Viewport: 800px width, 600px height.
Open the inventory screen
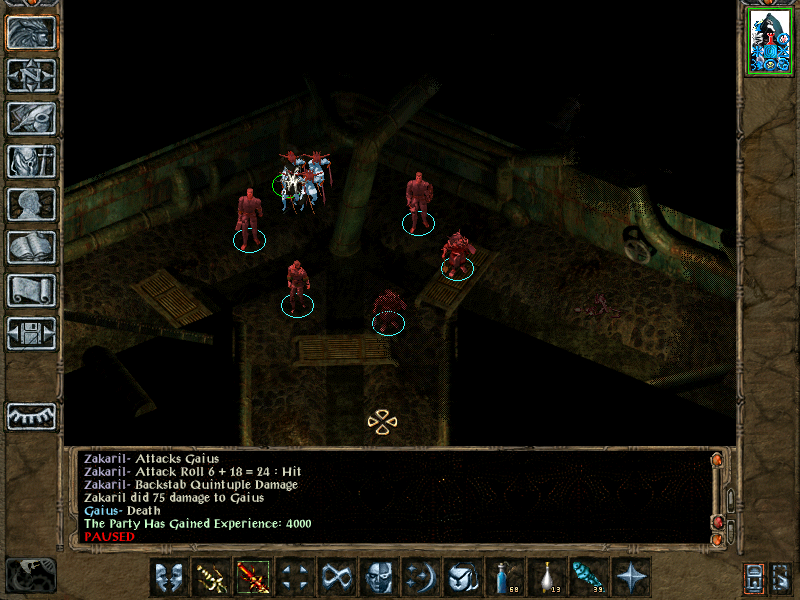(31, 161)
